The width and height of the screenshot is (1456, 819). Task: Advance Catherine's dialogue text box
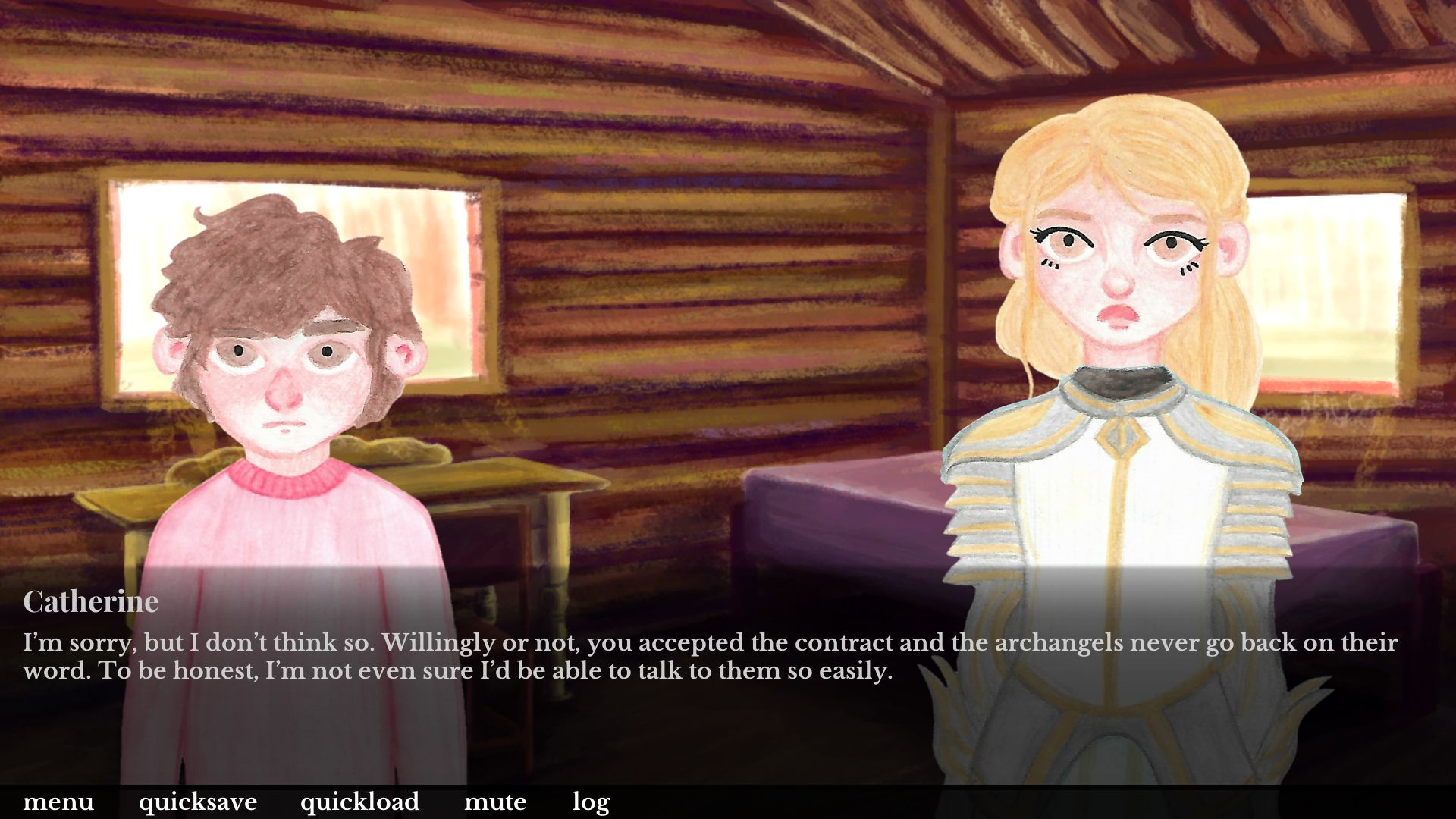coord(710,657)
